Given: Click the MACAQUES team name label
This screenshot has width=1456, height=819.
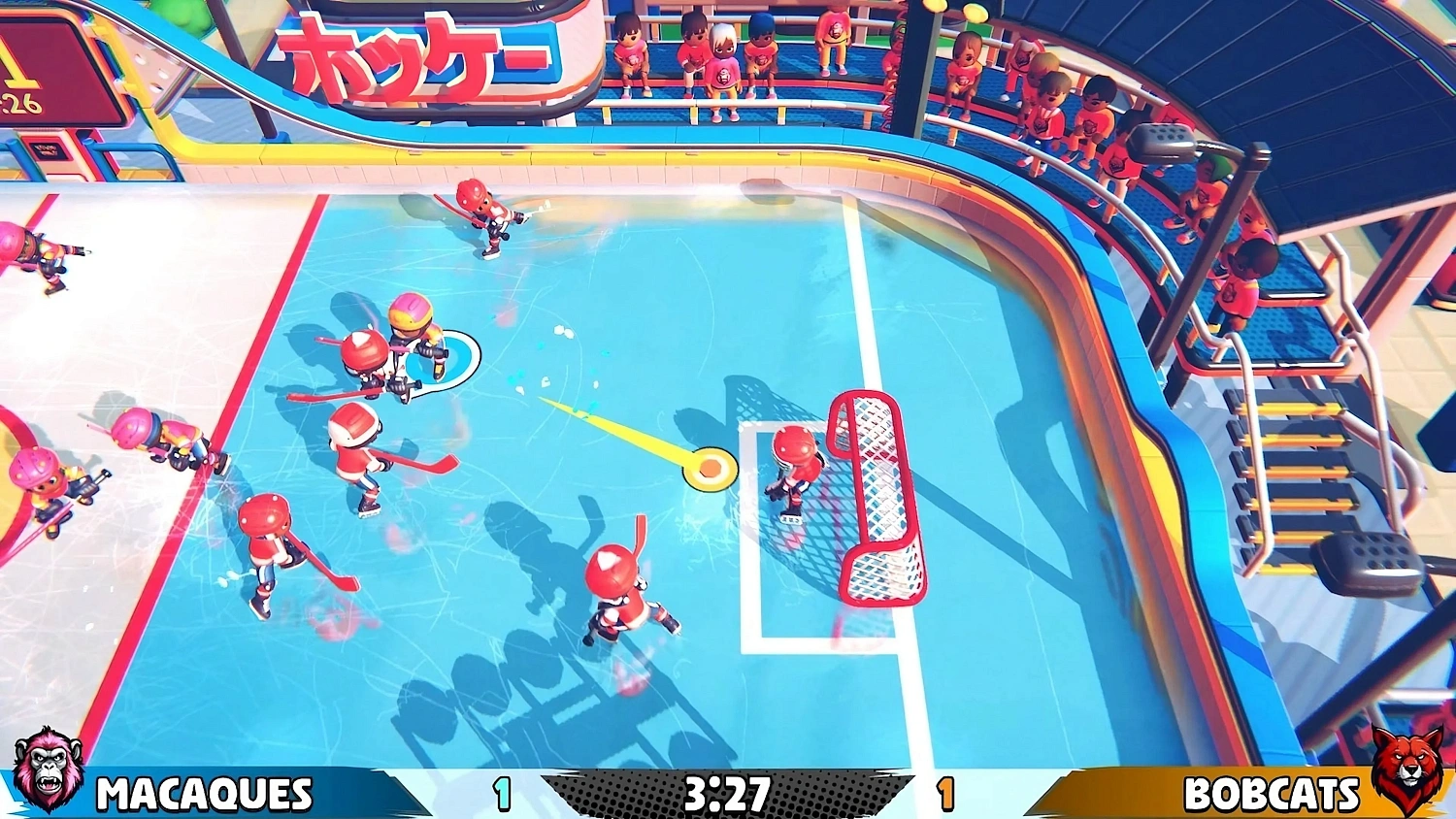Looking at the screenshot, I should (x=202, y=794).
